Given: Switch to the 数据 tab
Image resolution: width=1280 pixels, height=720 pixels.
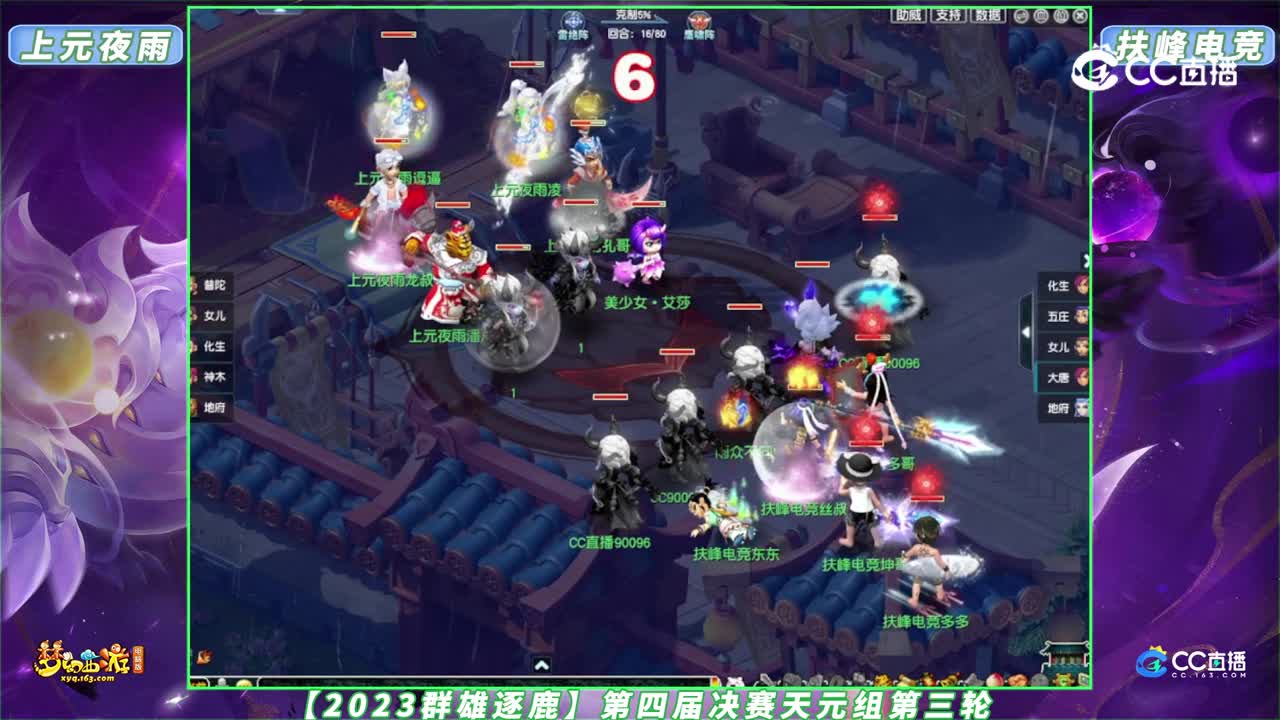Looking at the screenshot, I should click(x=989, y=16).
